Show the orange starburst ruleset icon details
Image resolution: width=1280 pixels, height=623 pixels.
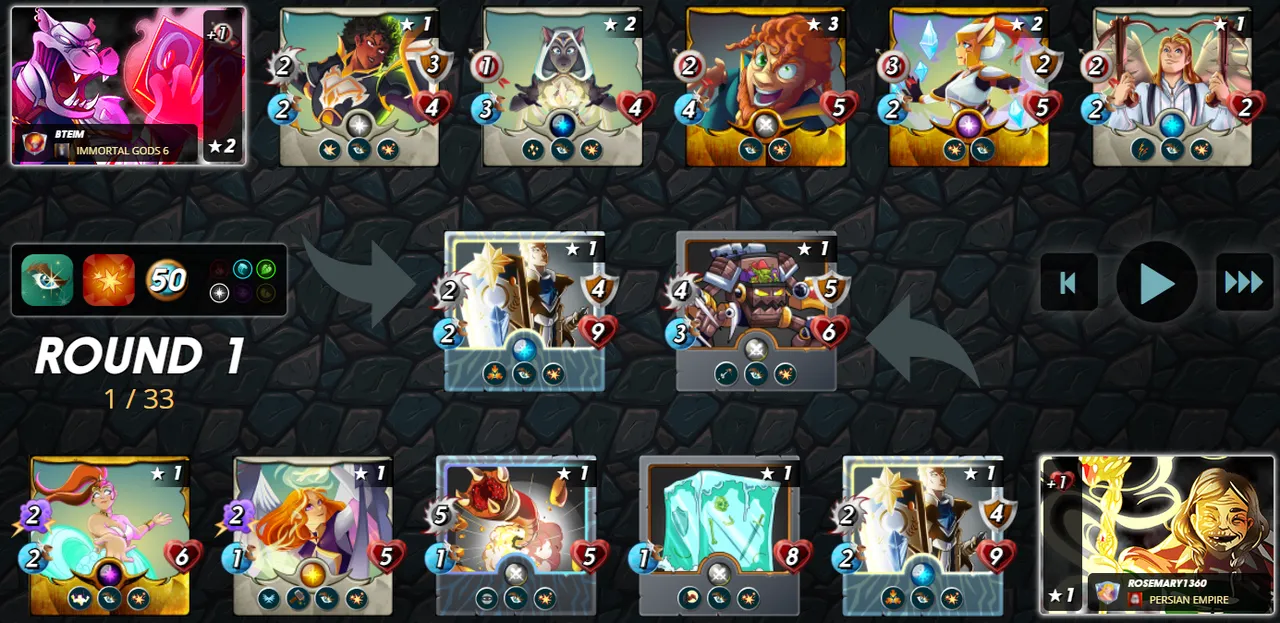point(108,280)
